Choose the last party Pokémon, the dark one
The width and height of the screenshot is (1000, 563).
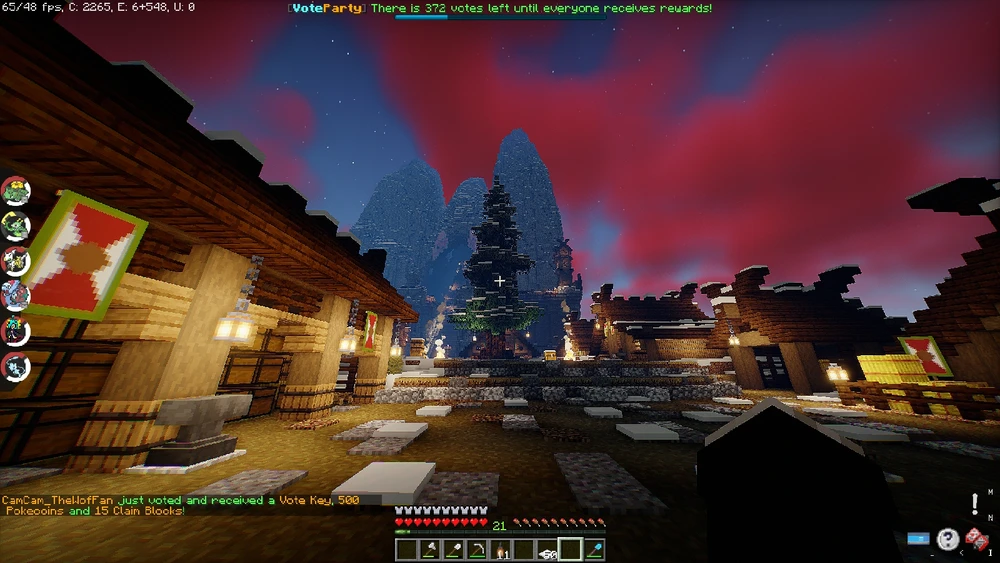16,365
